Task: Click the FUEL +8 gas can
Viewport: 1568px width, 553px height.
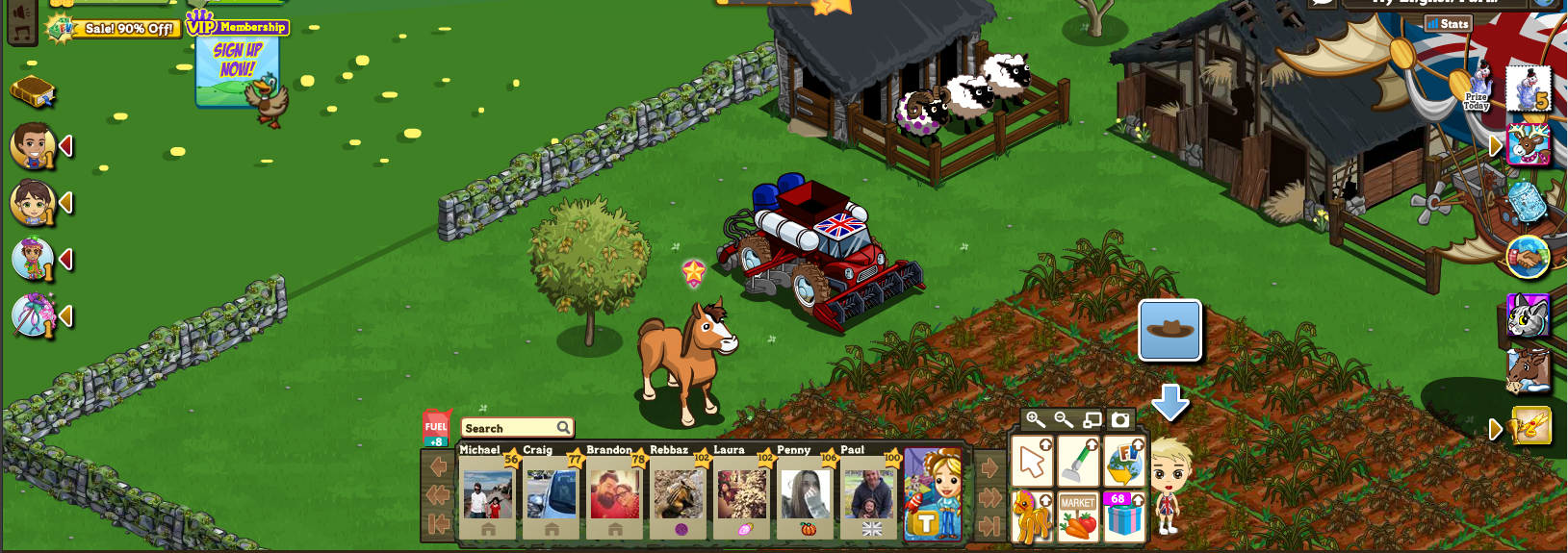Action: pos(436,428)
